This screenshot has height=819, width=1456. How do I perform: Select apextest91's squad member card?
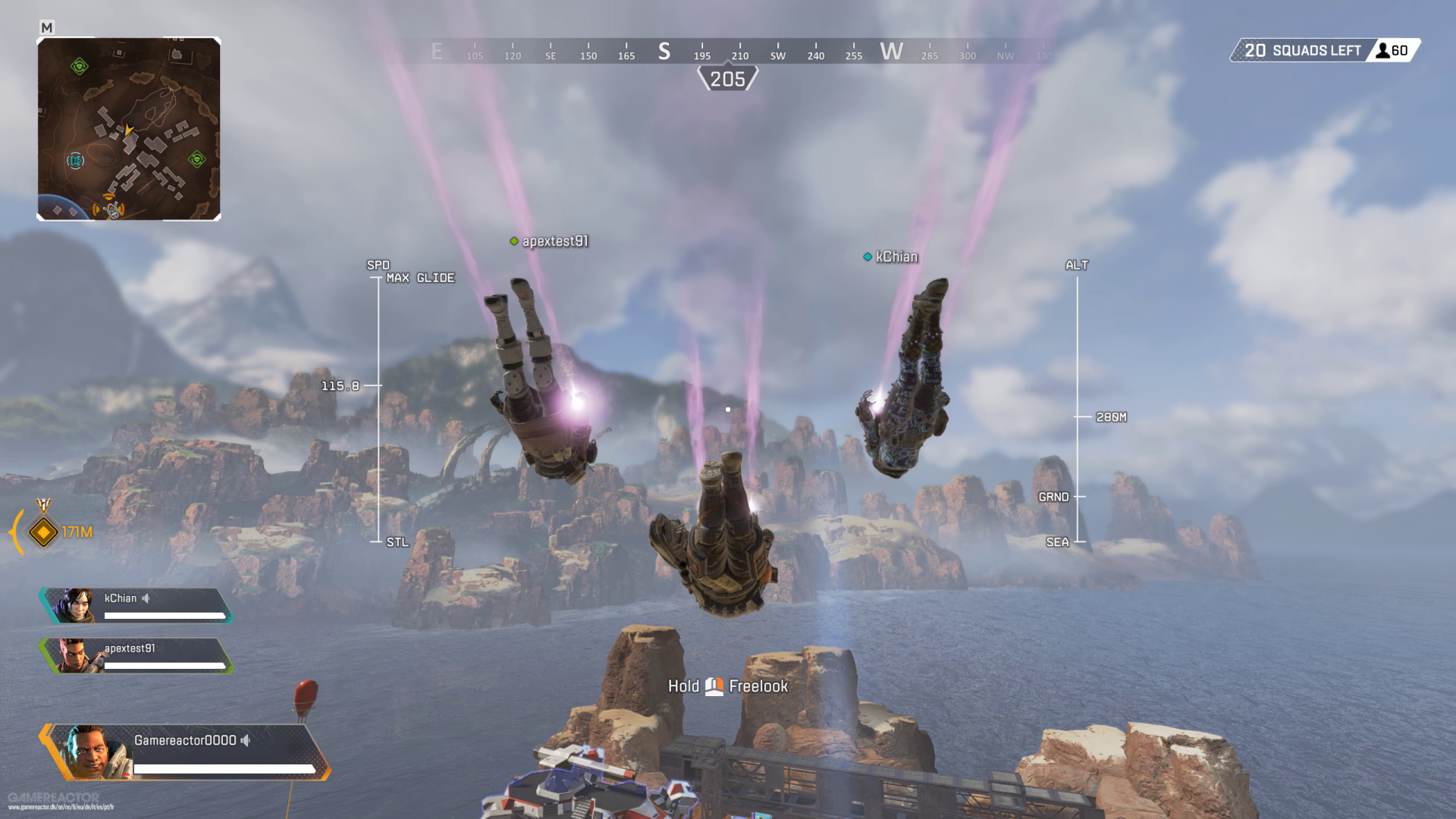(x=136, y=656)
